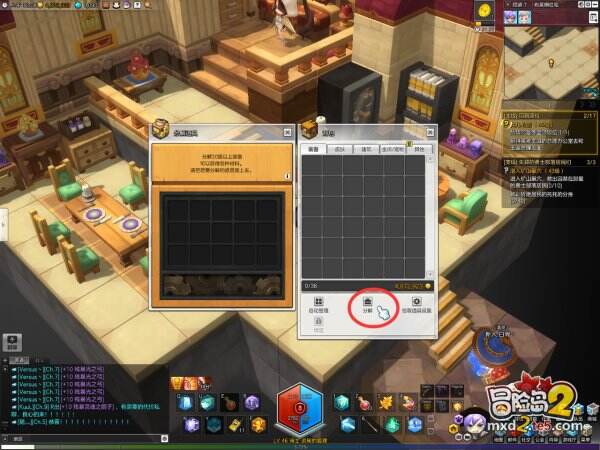Open the gear settings button in the bag
The width and height of the screenshot is (600, 450).
tap(416, 304)
